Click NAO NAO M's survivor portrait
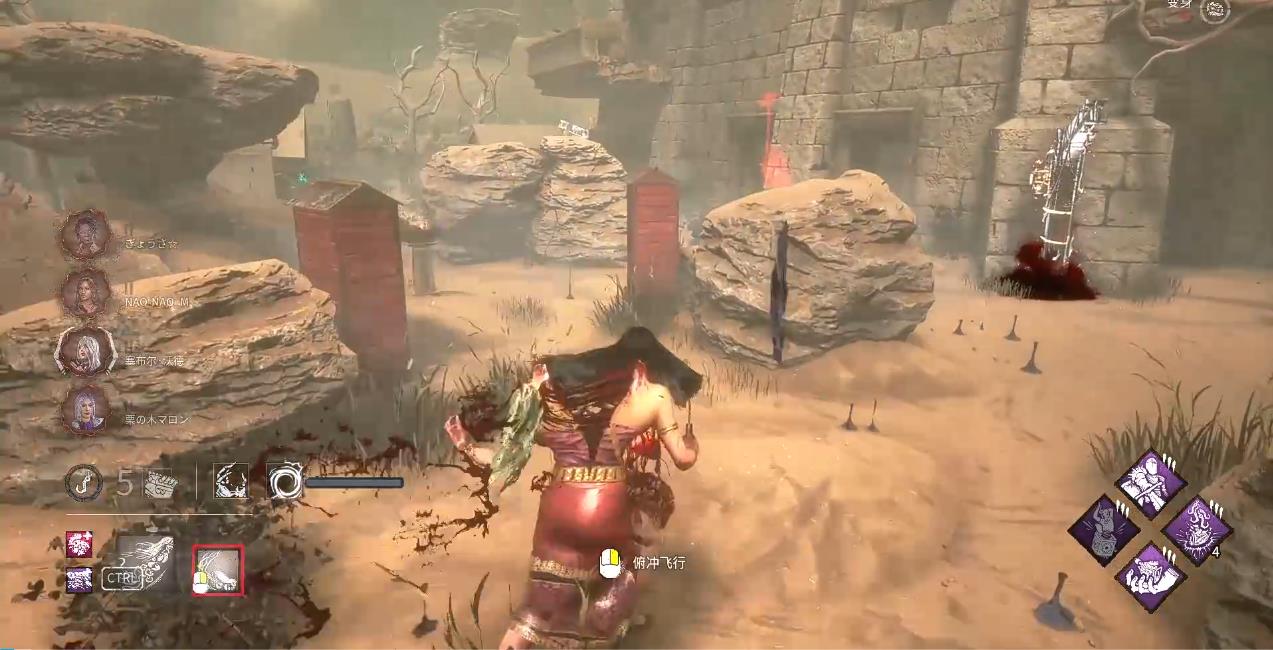Image resolution: width=1273 pixels, height=650 pixels. coord(85,293)
